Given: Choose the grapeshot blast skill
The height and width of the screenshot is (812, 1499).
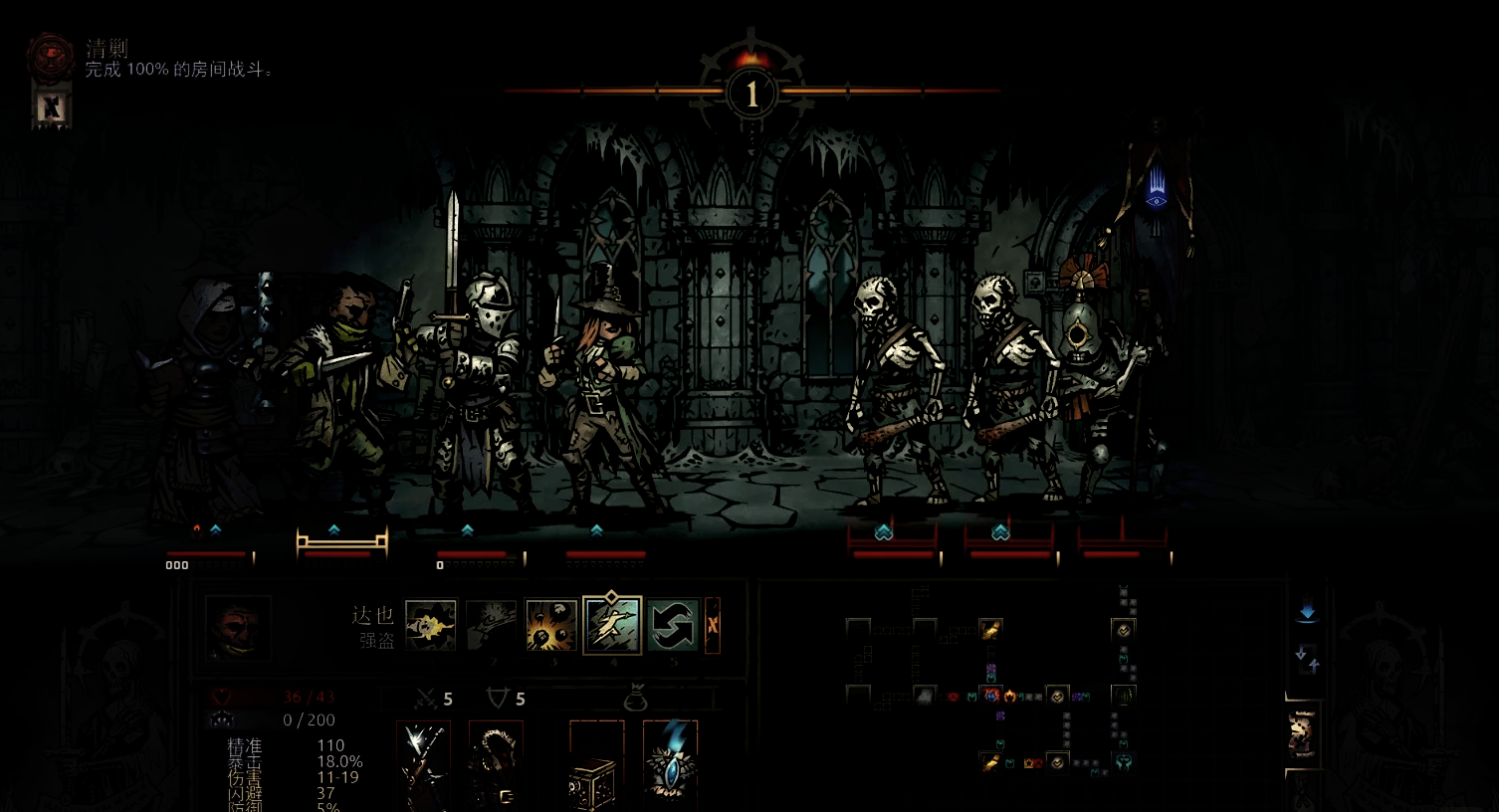Looking at the screenshot, I should (x=550, y=625).
